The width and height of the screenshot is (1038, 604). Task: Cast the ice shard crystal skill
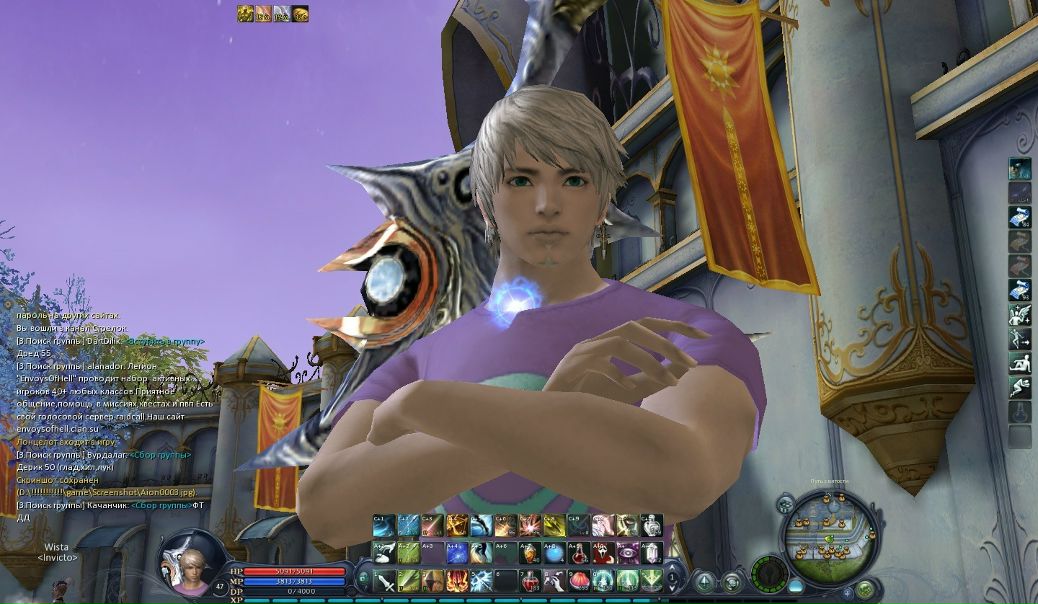tap(481, 580)
